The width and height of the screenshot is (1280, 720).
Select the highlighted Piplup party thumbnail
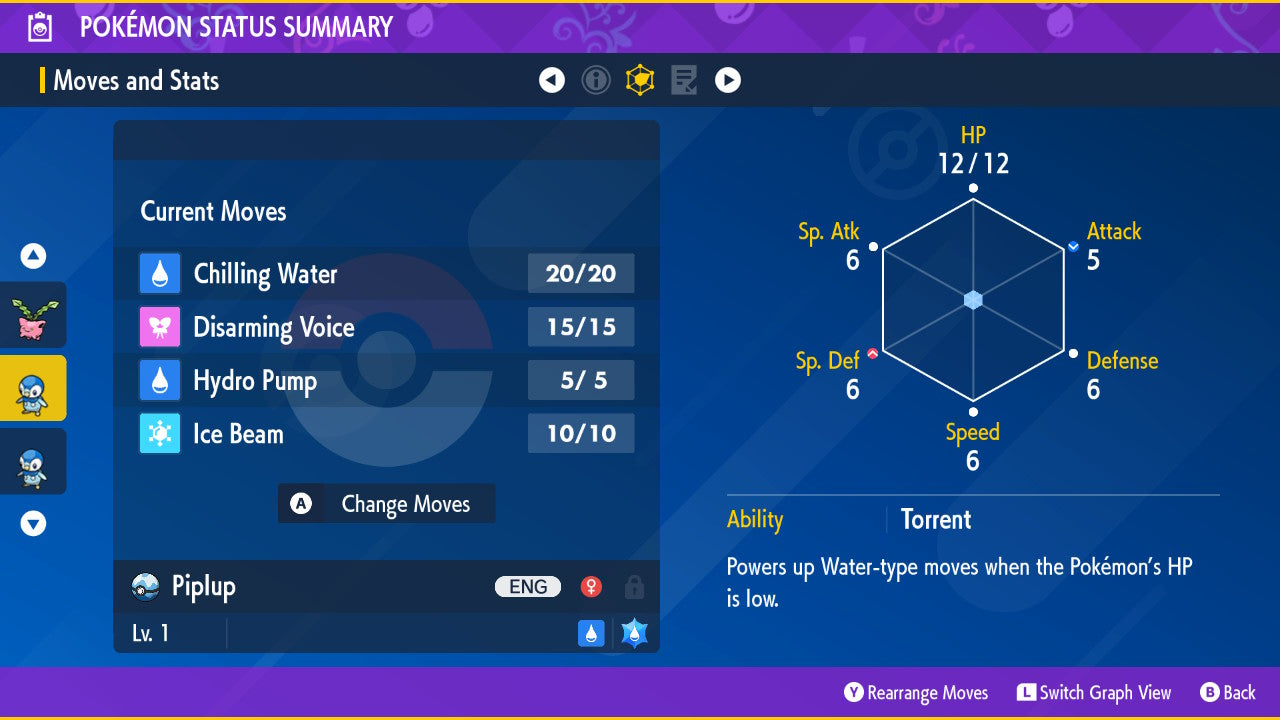coord(33,388)
